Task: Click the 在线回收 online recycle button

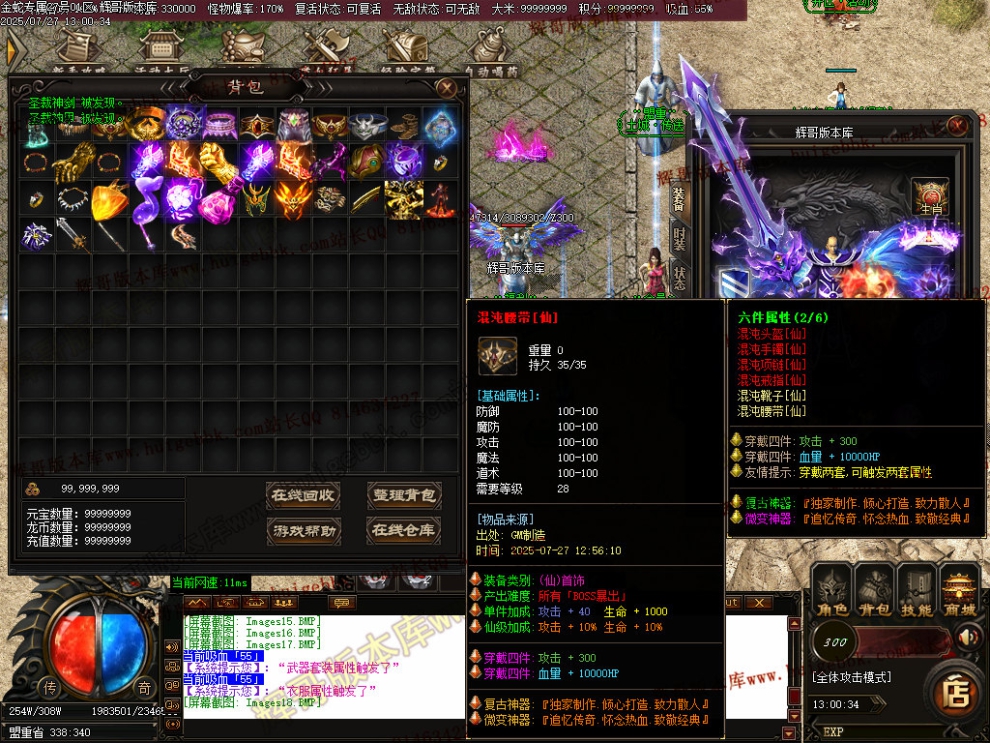Action: 304,495
